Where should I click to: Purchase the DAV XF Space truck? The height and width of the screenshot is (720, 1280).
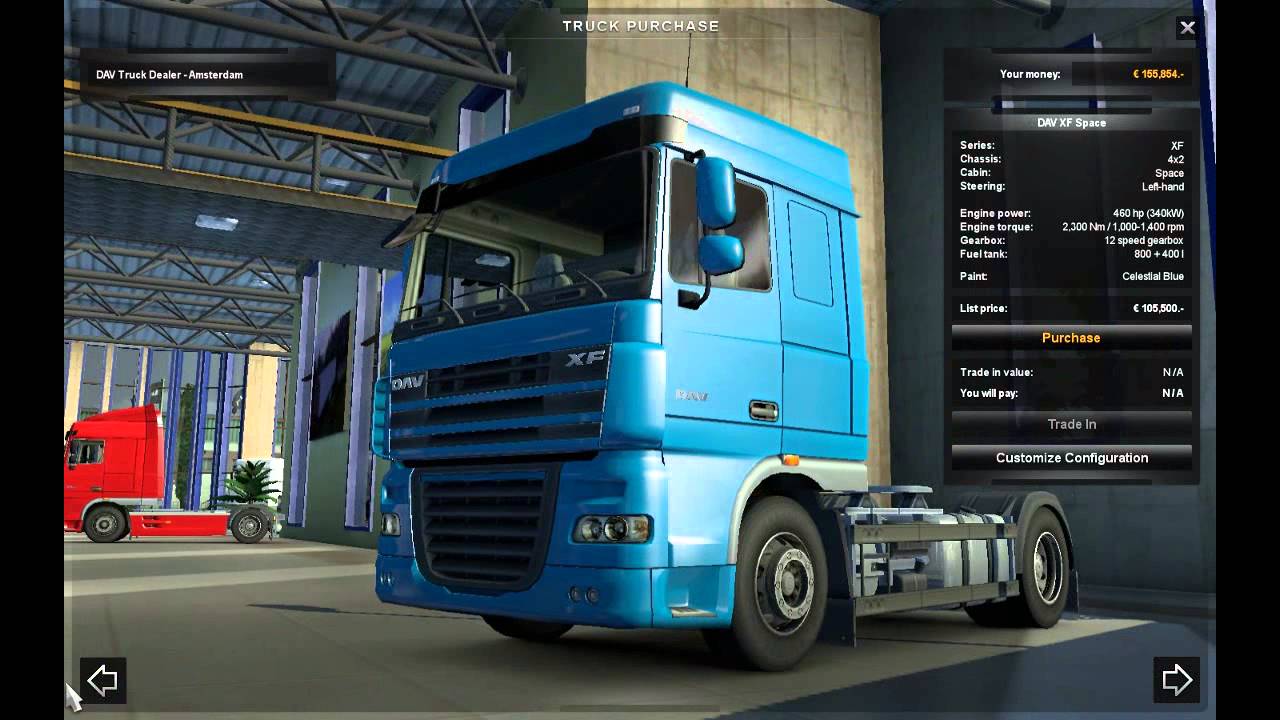pos(1071,338)
